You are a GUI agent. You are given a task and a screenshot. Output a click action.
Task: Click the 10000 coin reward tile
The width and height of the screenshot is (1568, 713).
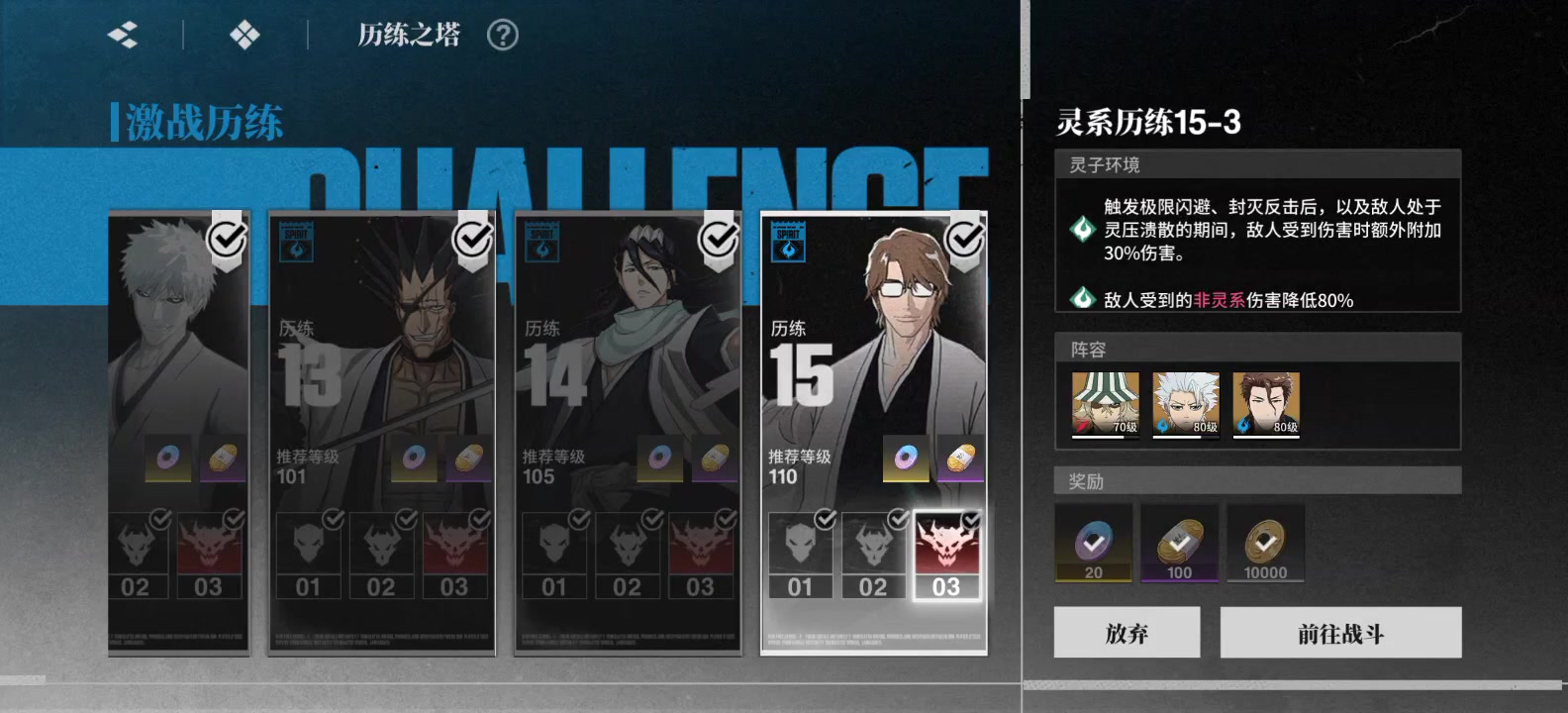1265,544
